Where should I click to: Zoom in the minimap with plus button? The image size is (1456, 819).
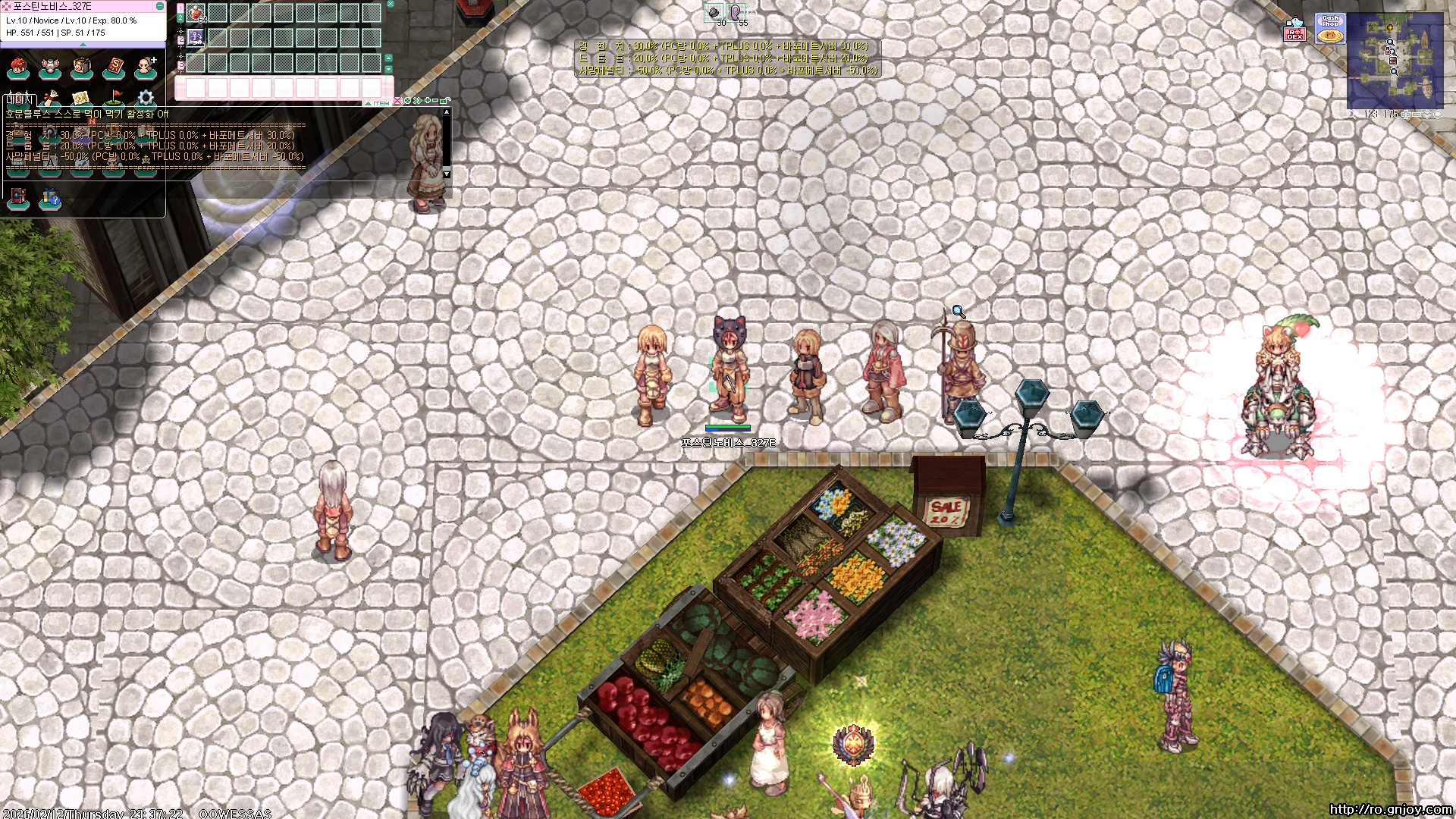(x=1405, y=115)
